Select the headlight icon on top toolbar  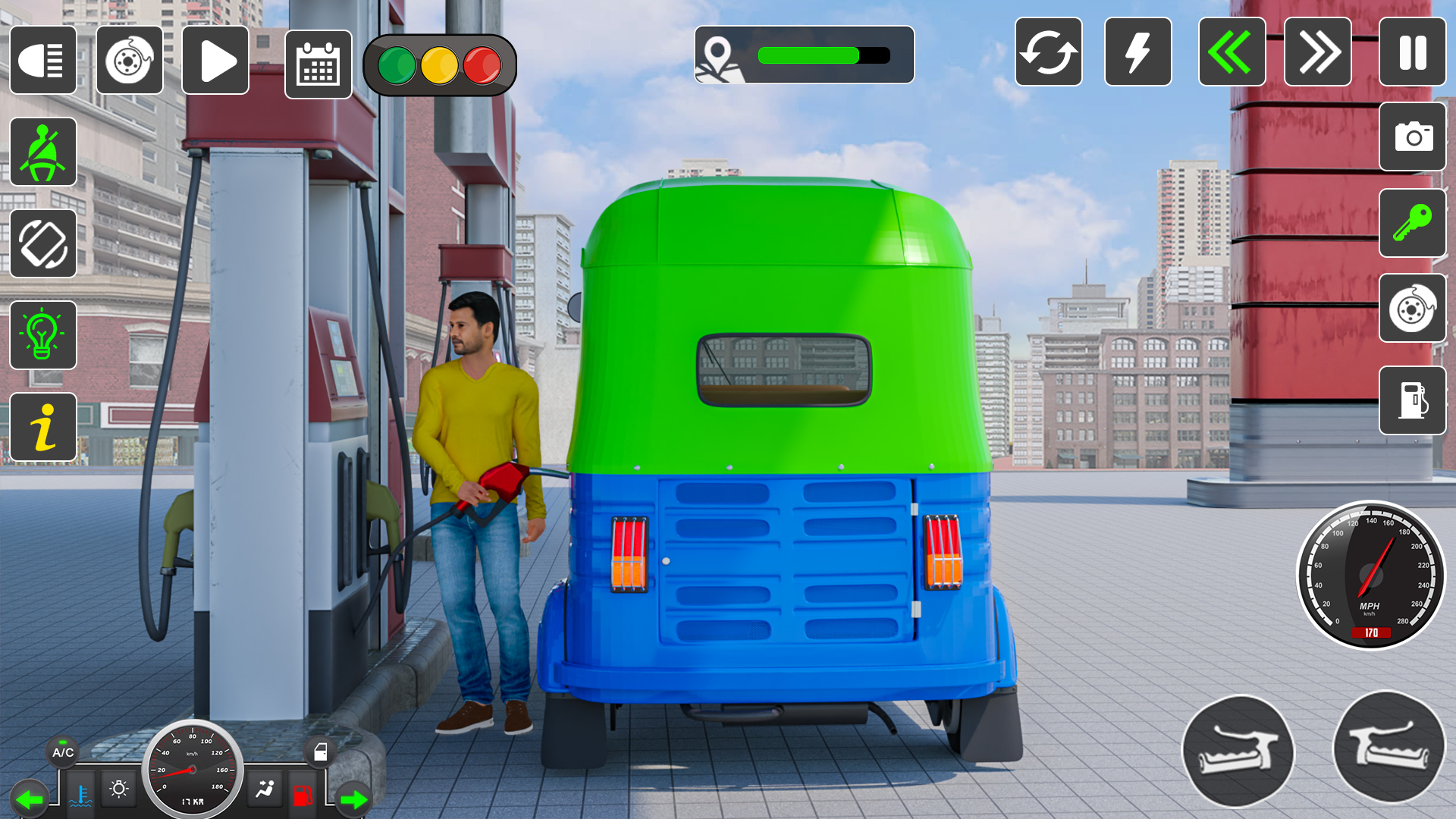(x=43, y=61)
